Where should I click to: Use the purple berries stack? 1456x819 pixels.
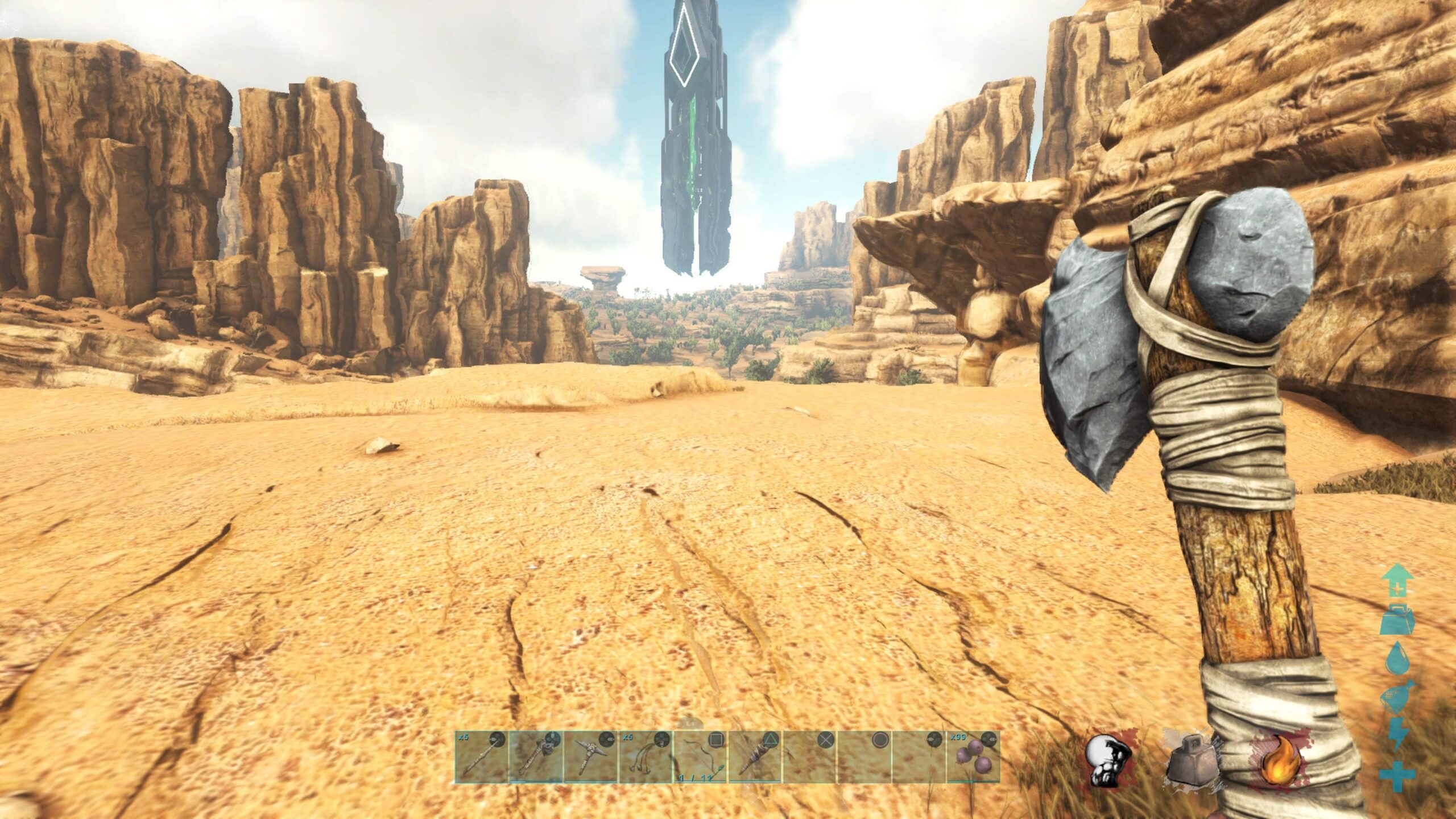(x=973, y=756)
